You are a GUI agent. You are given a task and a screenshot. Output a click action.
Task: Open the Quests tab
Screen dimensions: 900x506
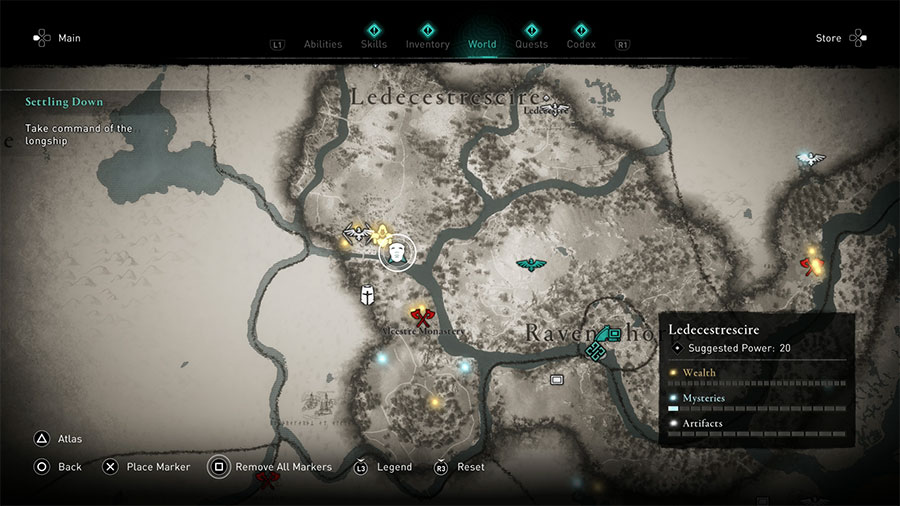tap(531, 44)
